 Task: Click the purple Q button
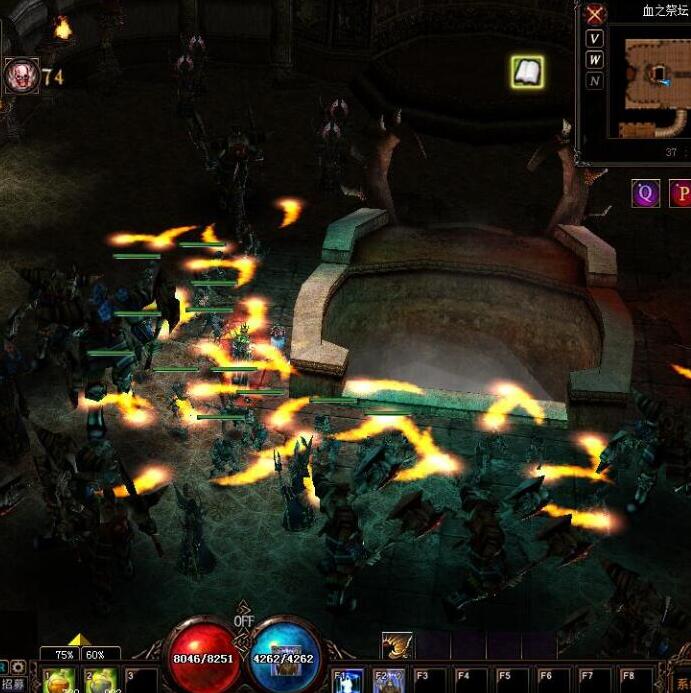click(645, 193)
